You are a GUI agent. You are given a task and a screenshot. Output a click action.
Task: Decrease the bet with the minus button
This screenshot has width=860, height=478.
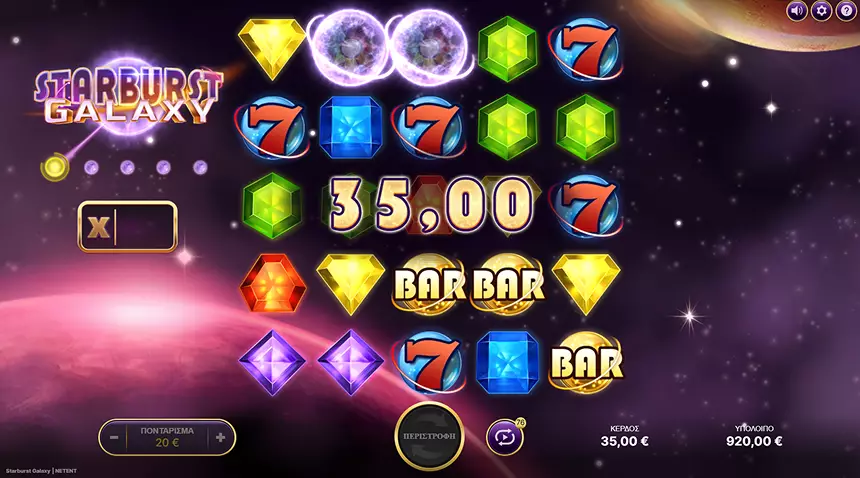point(115,437)
